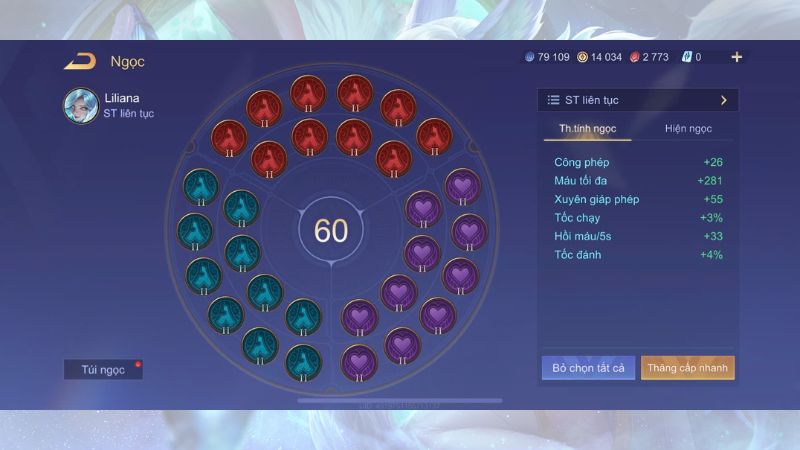Click Bỏ chọn tất cả button
The image size is (800, 450).
pos(588,368)
